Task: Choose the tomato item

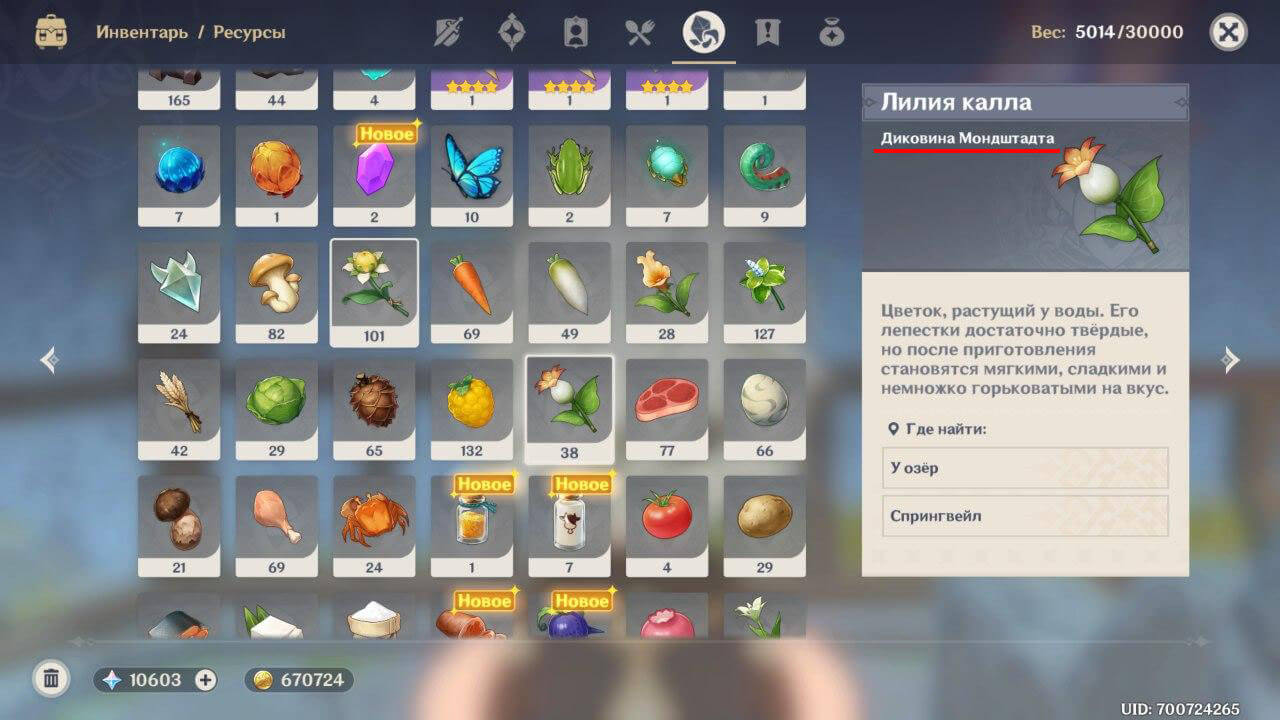Action: (x=667, y=525)
